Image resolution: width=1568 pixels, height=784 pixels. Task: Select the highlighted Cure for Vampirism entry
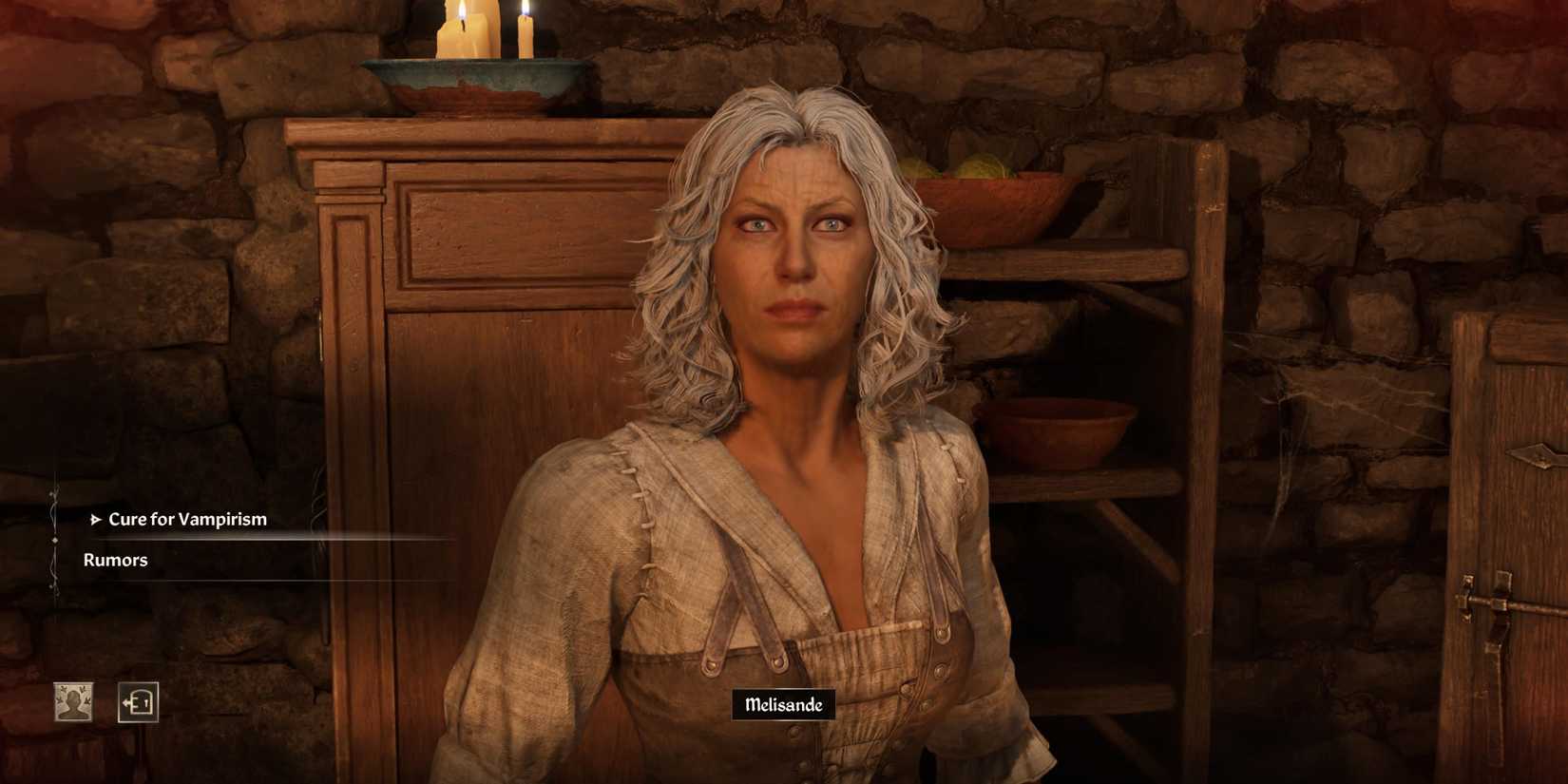(187, 520)
